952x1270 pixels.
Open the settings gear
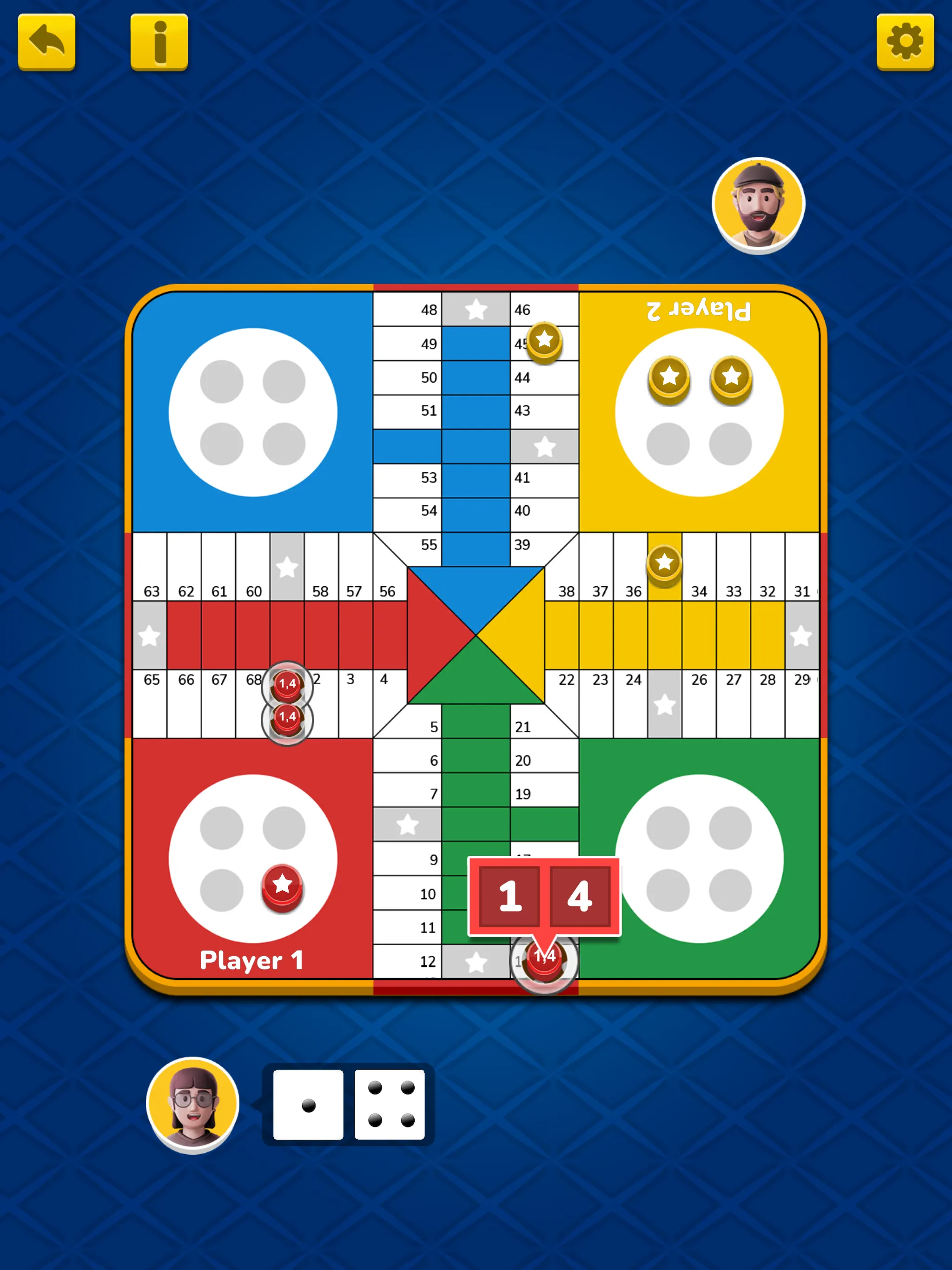click(x=904, y=44)
